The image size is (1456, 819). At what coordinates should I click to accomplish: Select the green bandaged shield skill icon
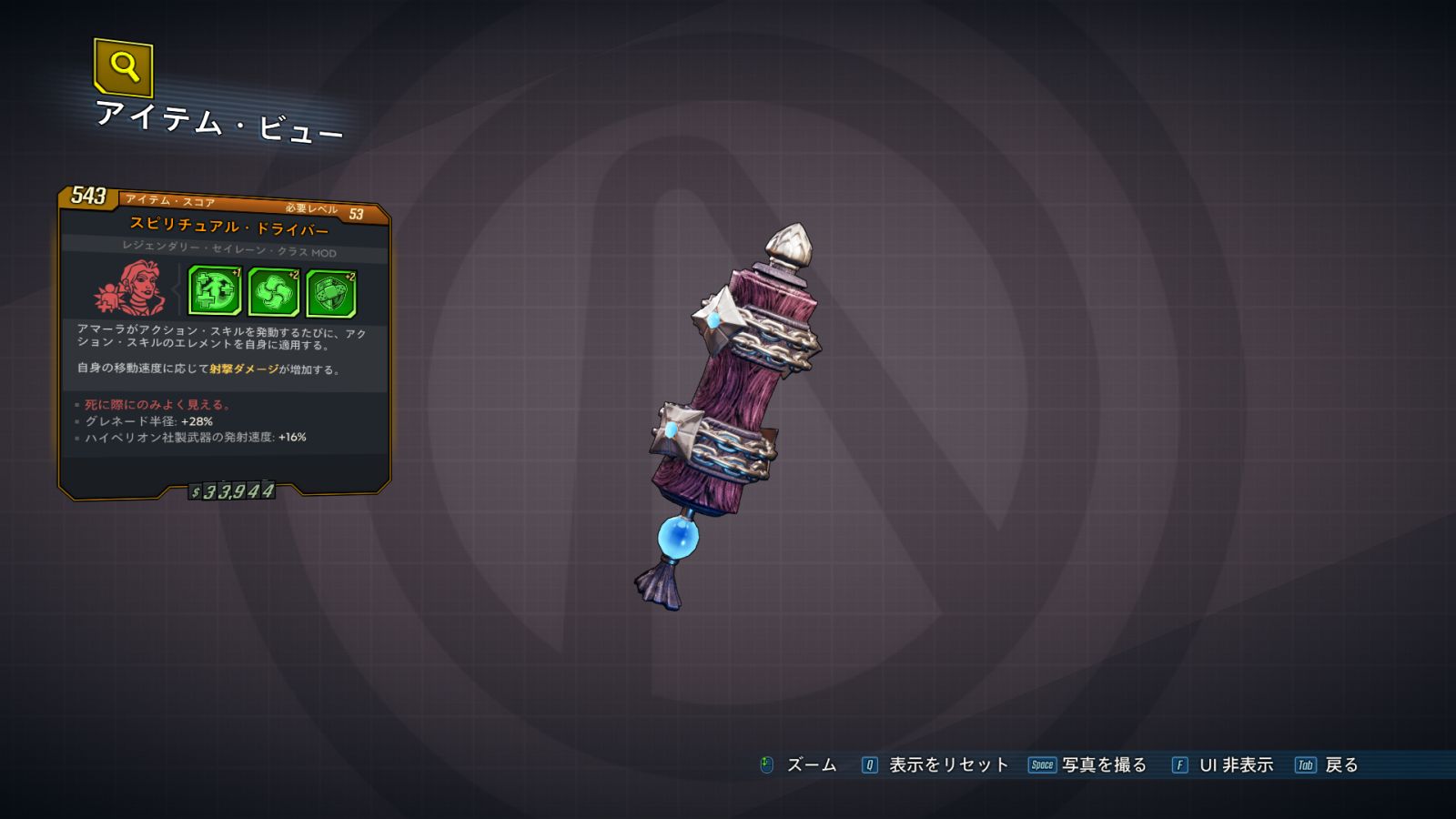tap(331, 294)
